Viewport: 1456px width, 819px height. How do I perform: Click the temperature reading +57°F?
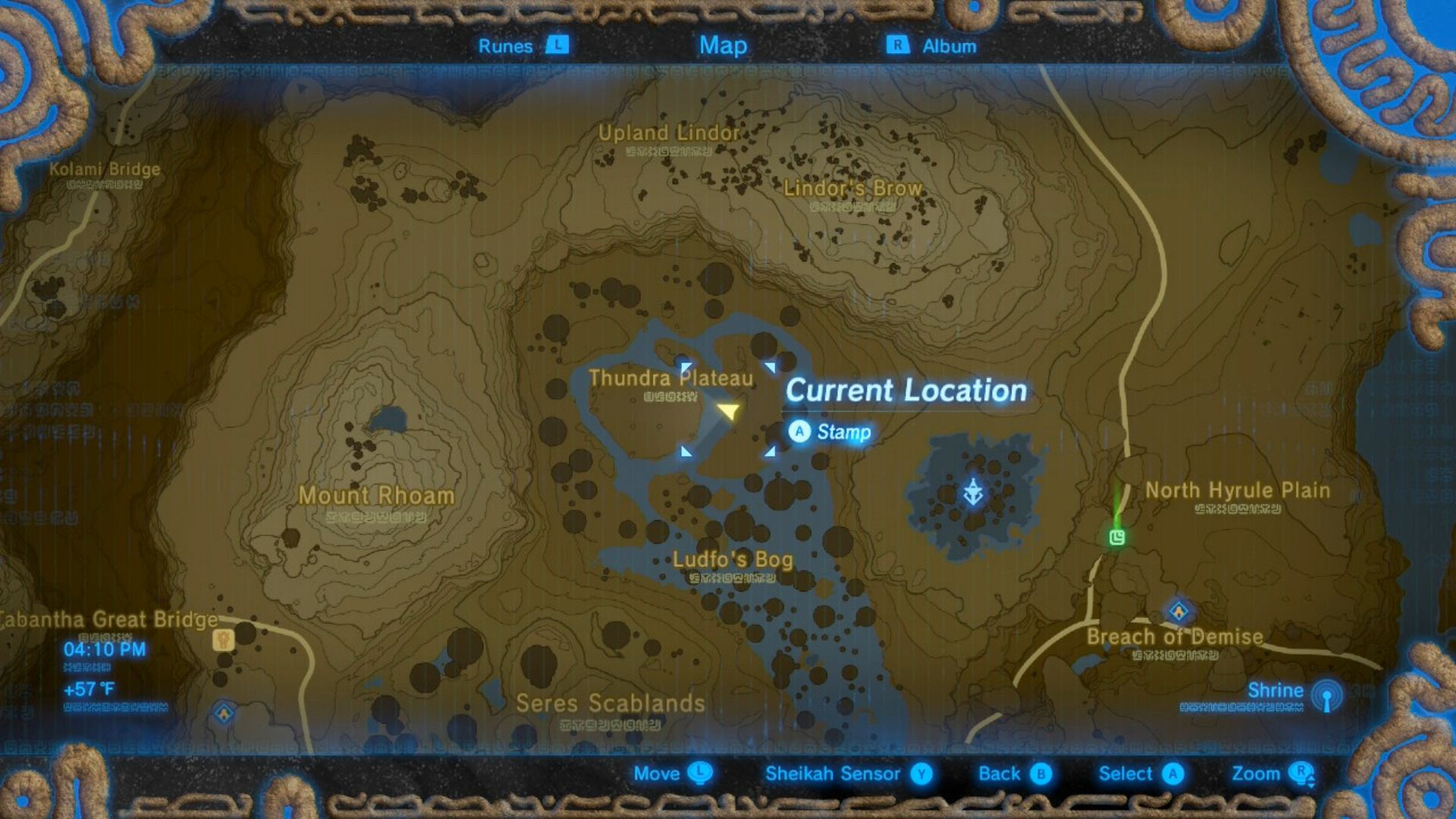click(90, 689)
